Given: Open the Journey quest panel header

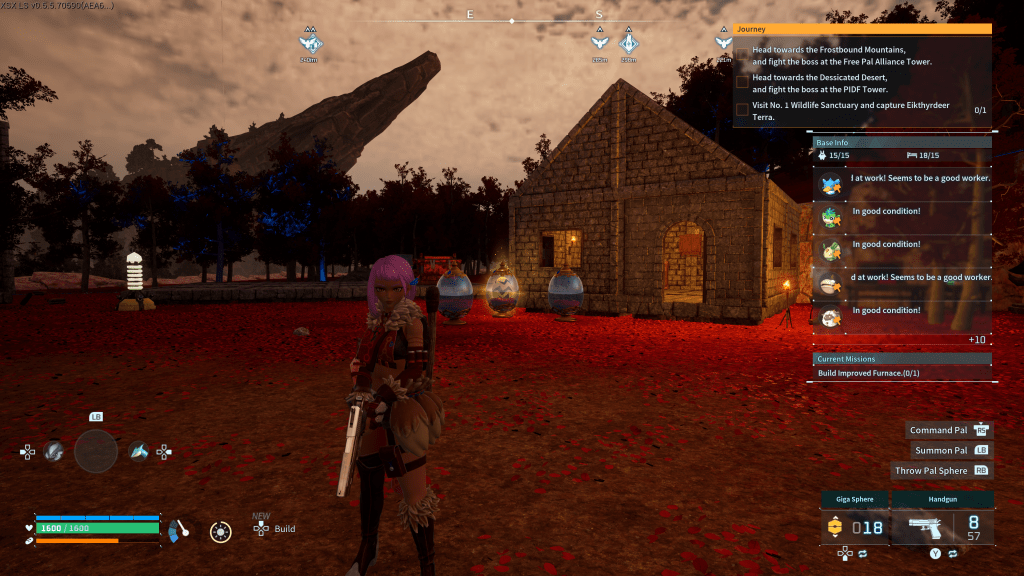Looking at the screenshot, I should click(x=862, y=29).
